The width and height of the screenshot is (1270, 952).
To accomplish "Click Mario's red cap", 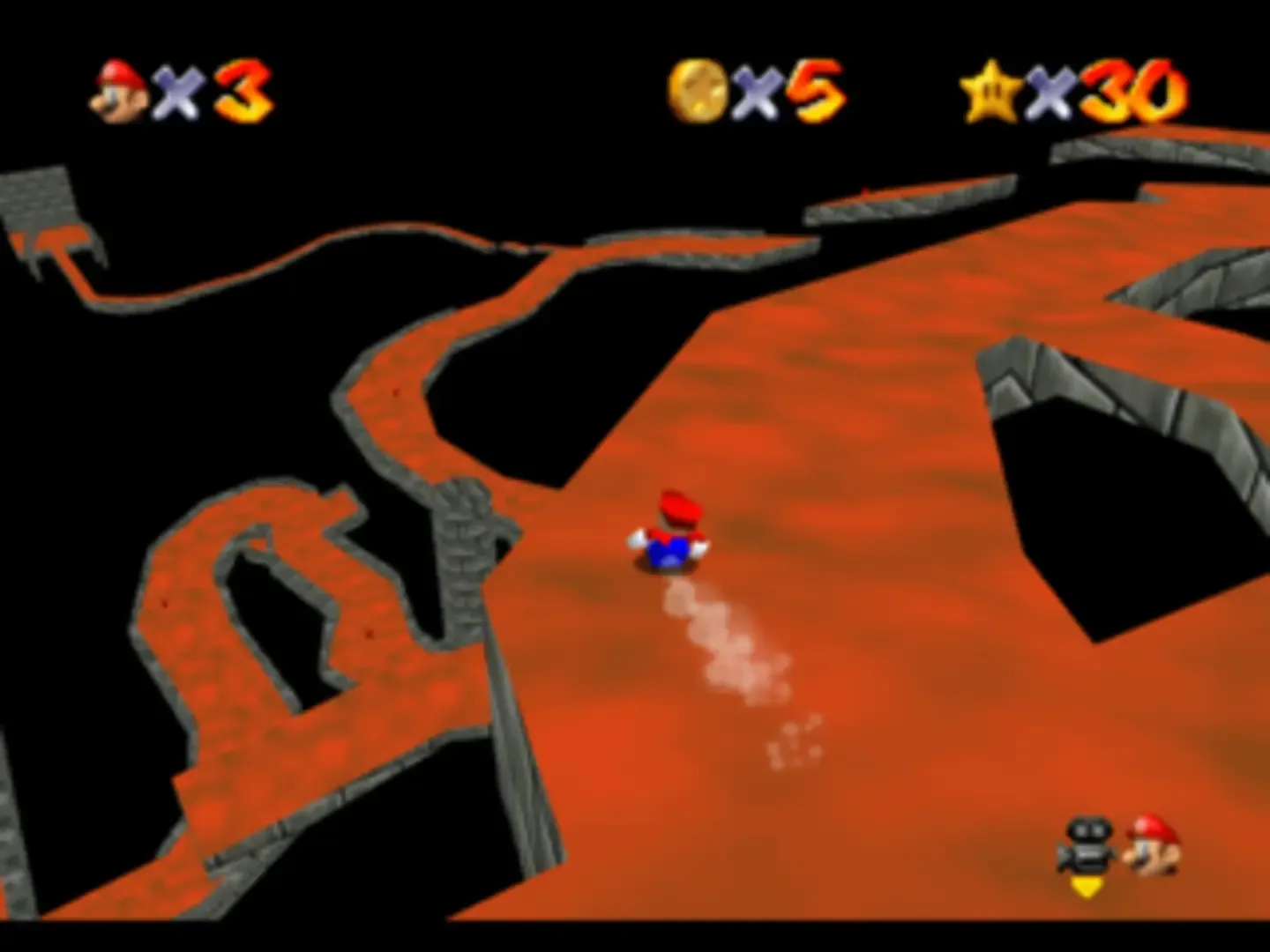I will pyautogui.click(x=679, y=507).
